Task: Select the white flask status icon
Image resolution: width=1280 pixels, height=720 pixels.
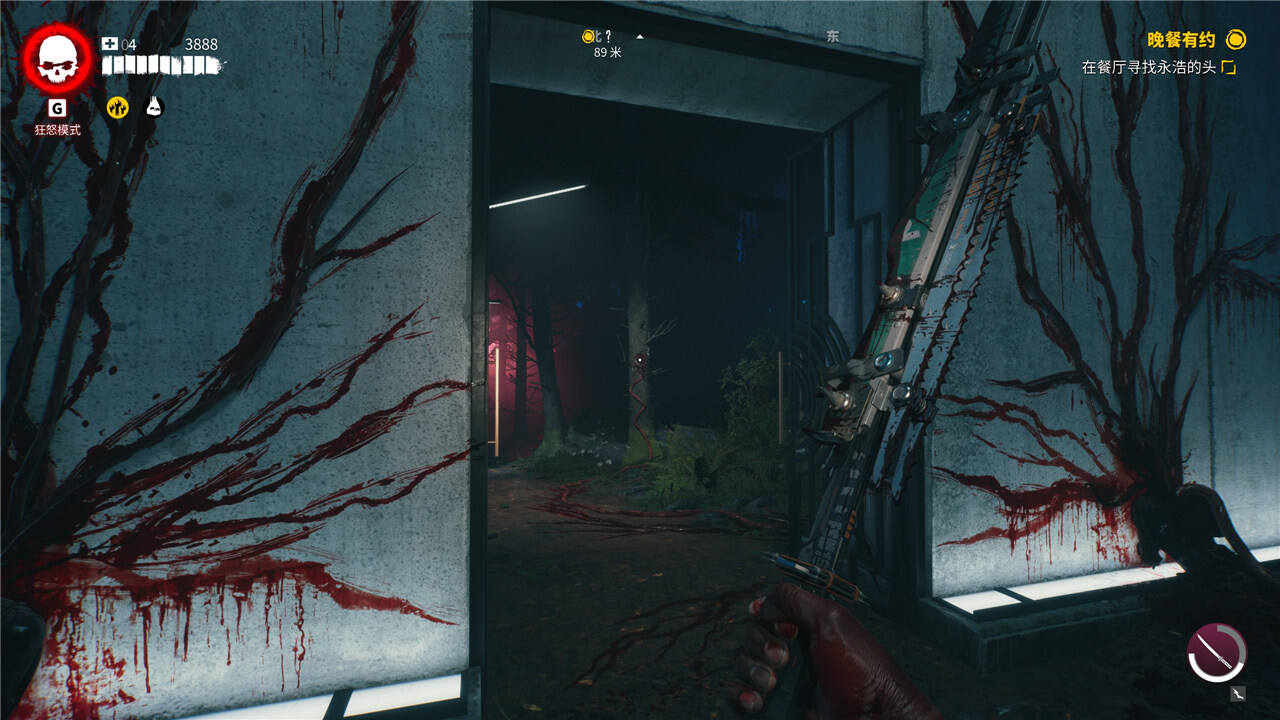Action: tap(154, 107)
